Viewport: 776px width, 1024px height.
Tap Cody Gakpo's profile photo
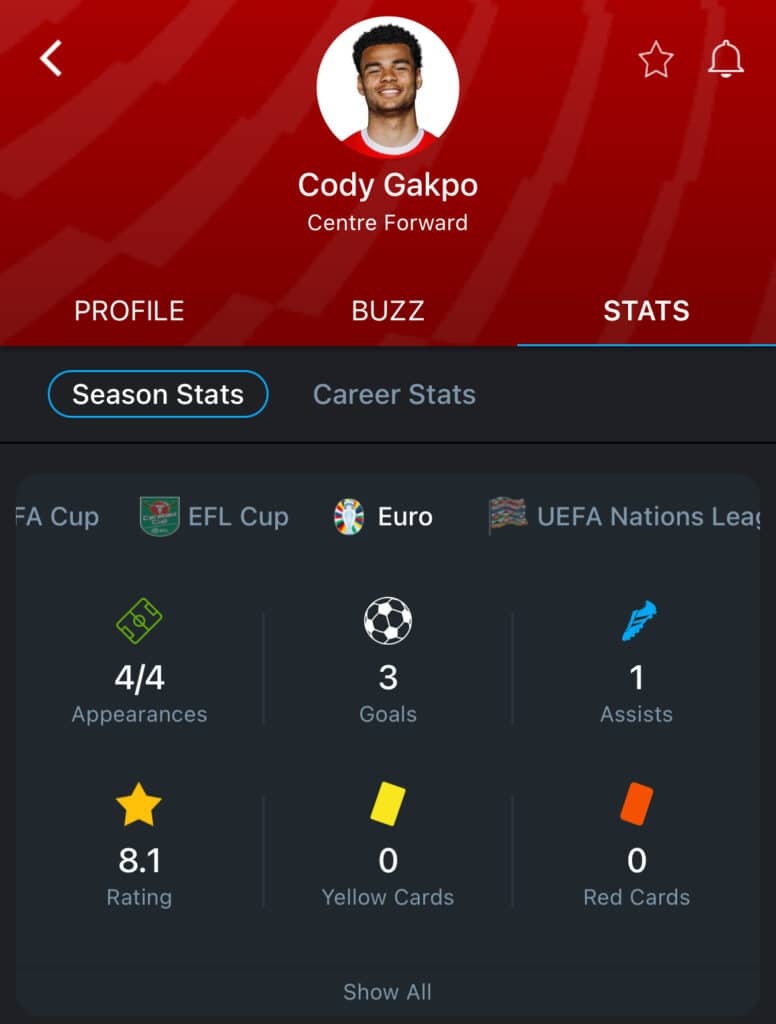tap(388, 87)
